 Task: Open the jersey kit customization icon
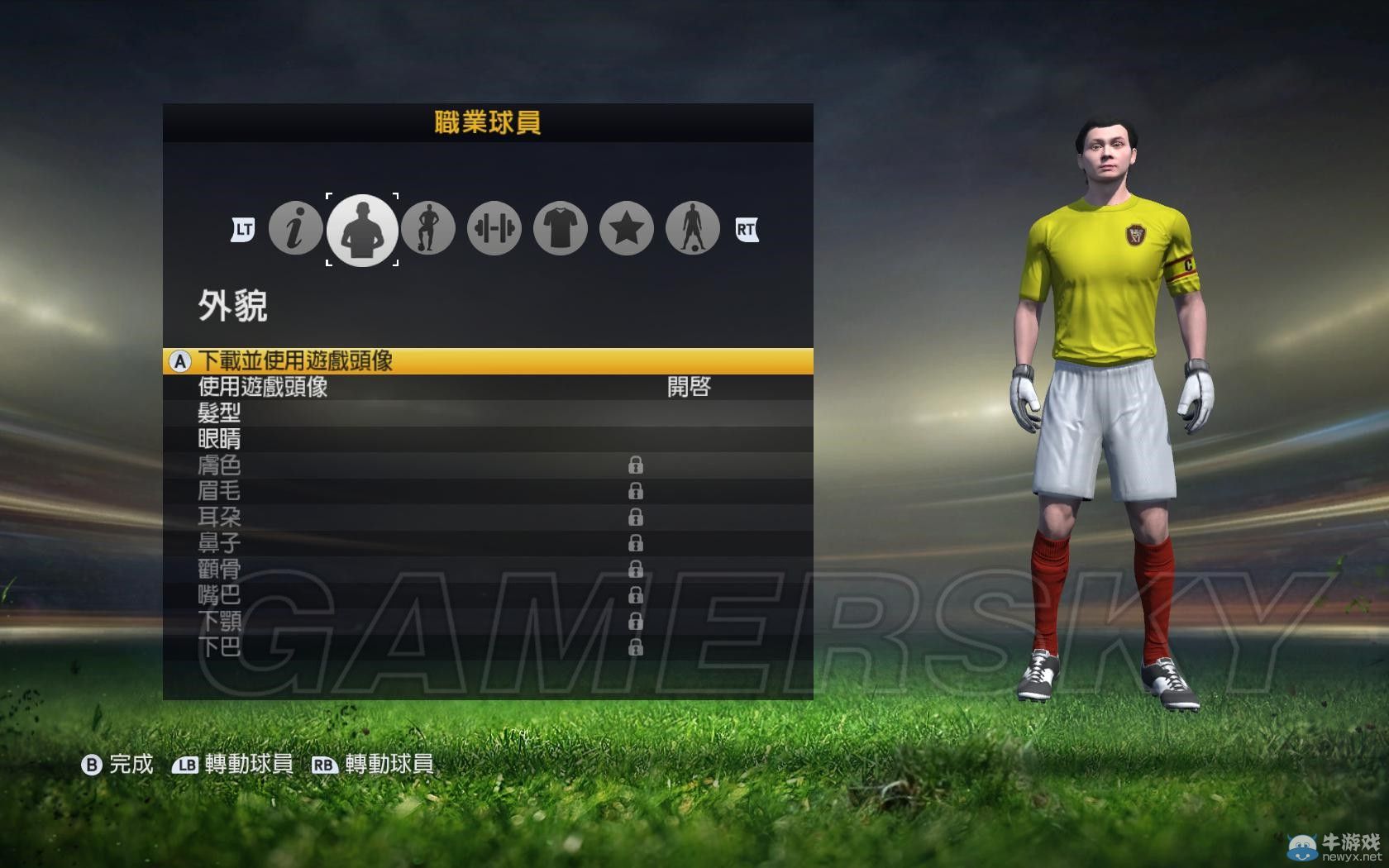560,229
